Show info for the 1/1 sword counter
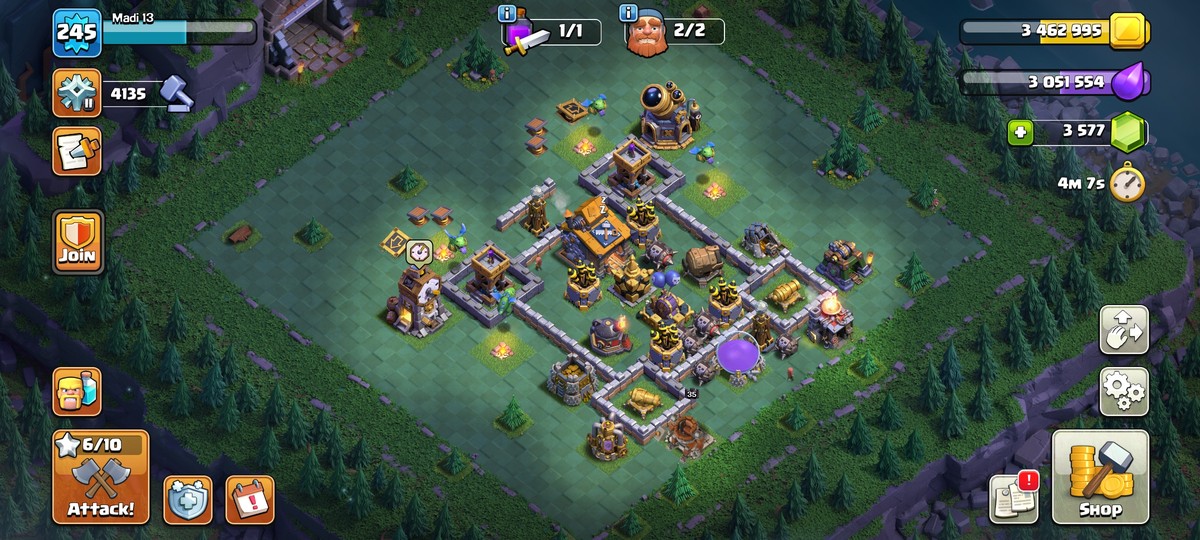1200x540 pixels. coord(506,13)
